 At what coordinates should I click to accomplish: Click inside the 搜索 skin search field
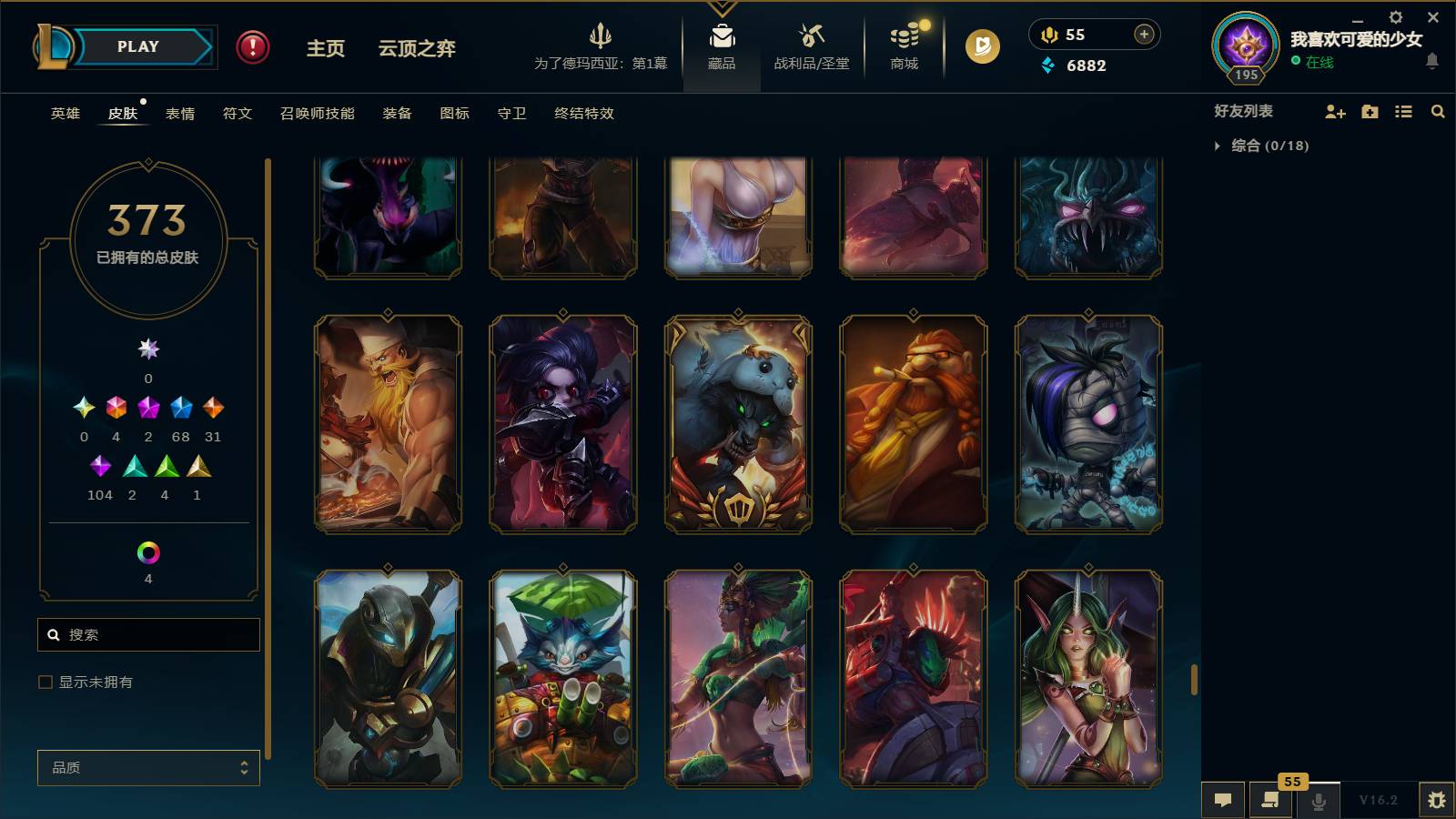(148, 634)
